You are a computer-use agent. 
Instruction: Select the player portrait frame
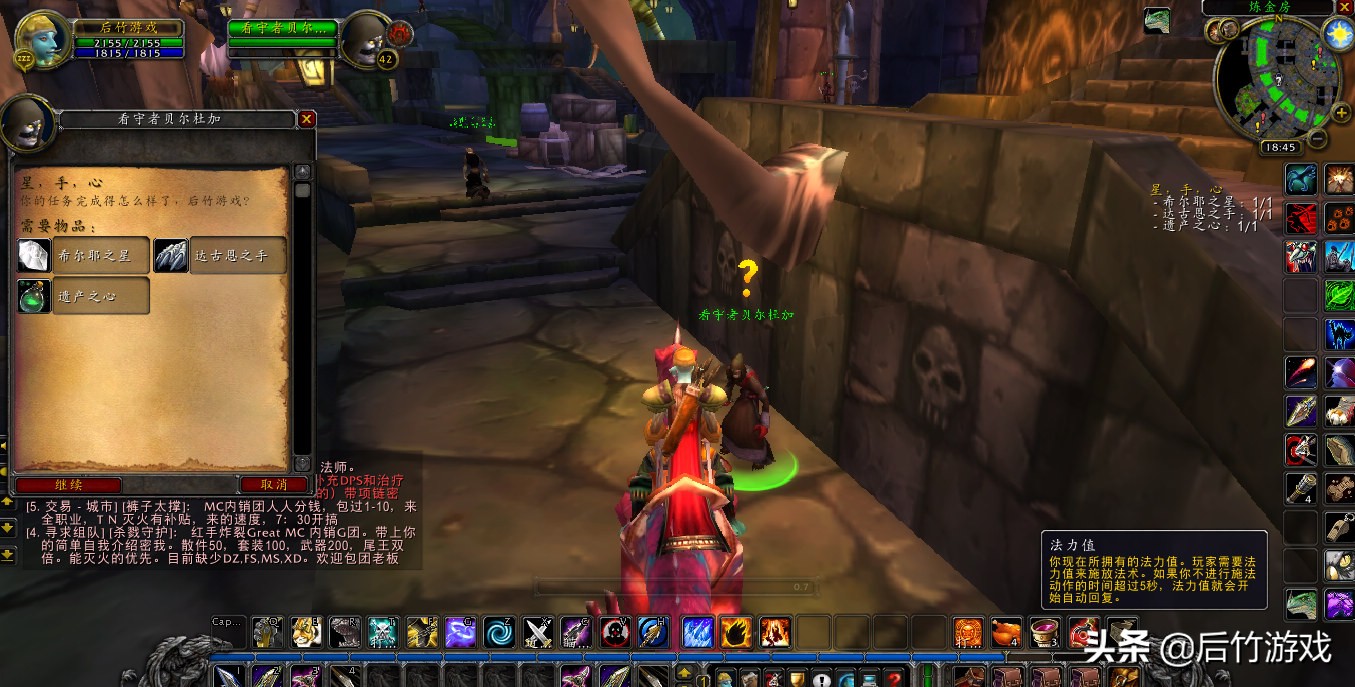click(x=43, y=38)
